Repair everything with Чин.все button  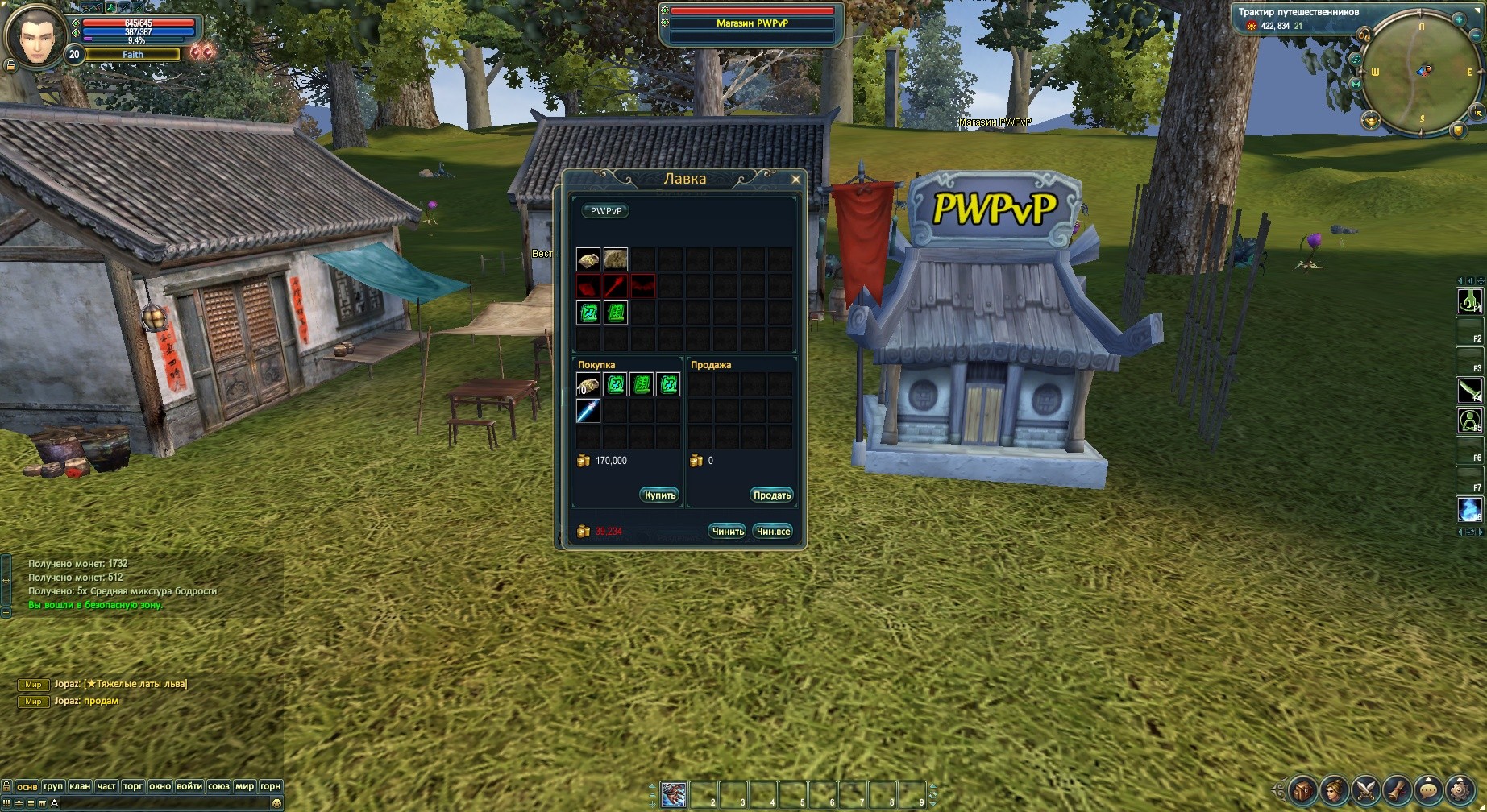(773, 532)
